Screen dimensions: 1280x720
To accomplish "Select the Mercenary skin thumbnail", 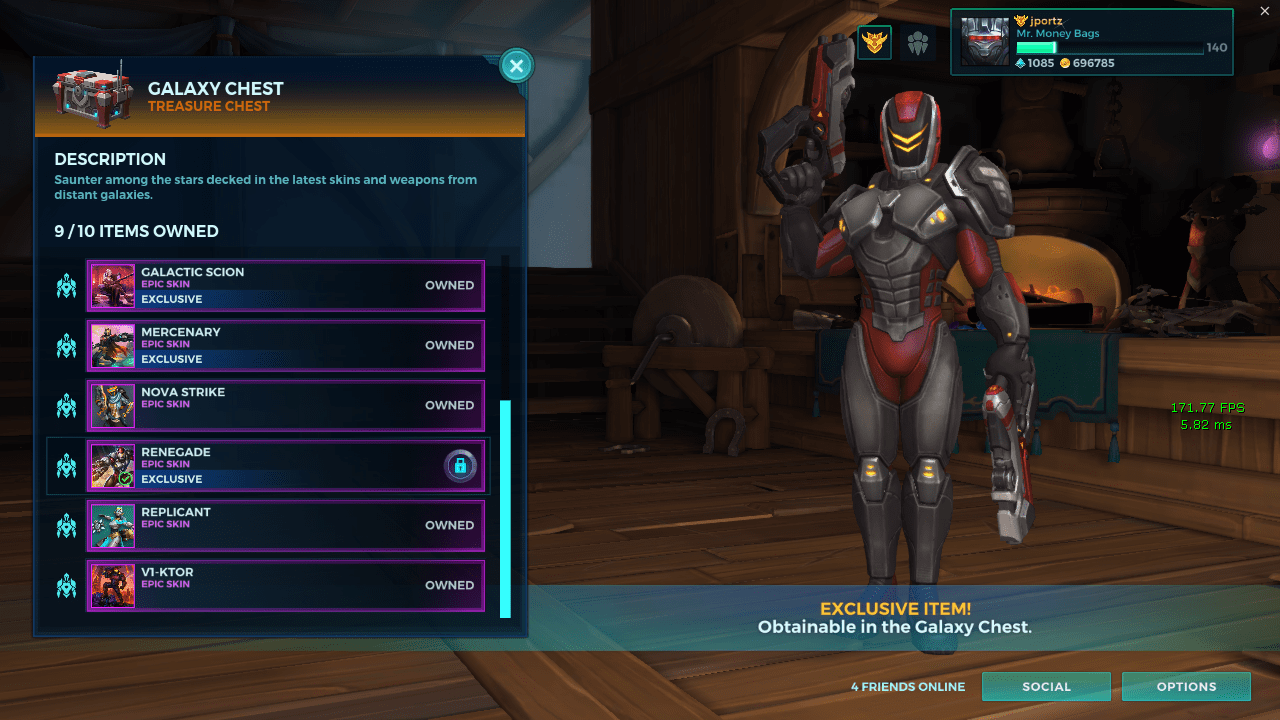I will pyautogui.click(x=112, y=345).
